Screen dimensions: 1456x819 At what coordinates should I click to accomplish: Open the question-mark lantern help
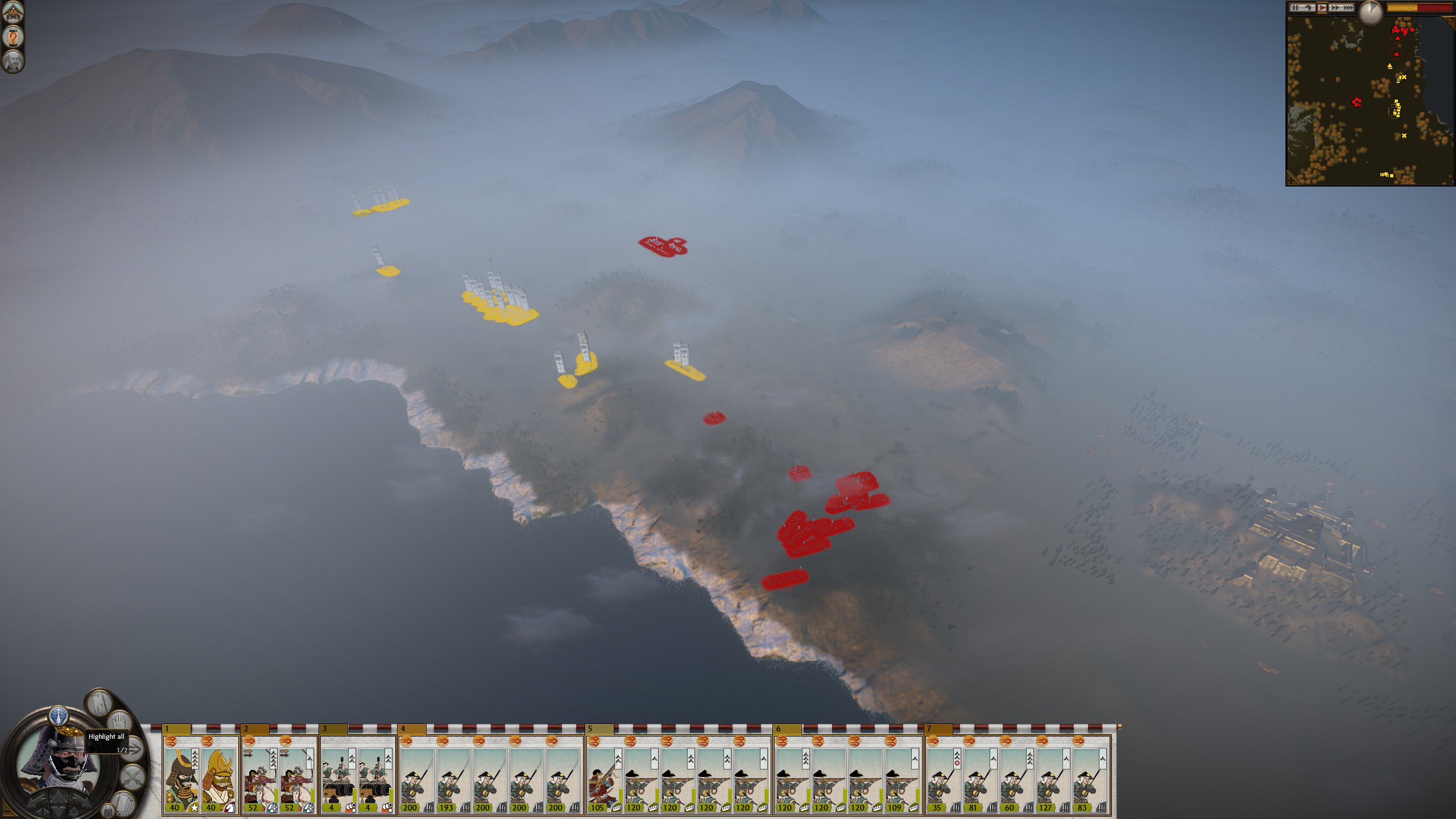point(13,38)
